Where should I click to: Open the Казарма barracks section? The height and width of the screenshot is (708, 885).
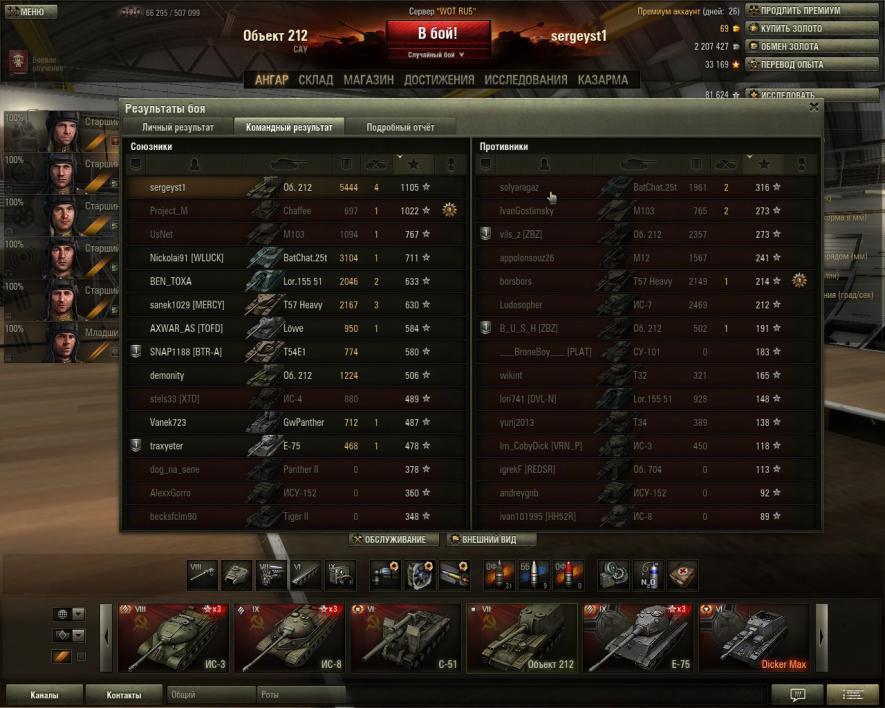pyautogui.click(x=603, y=80)
